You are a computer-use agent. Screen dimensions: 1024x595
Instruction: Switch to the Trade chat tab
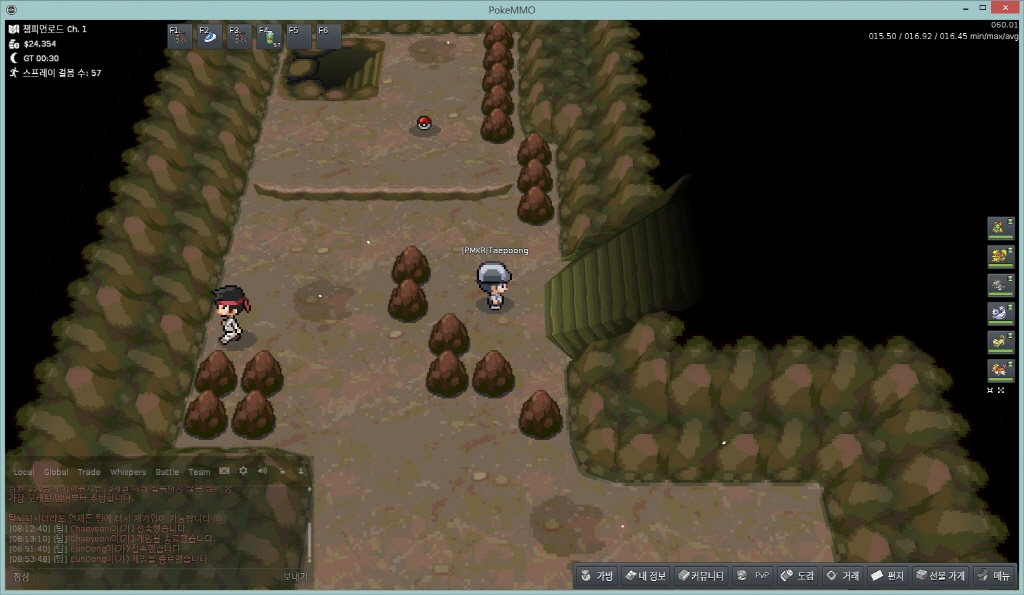(x=89, y=472)
